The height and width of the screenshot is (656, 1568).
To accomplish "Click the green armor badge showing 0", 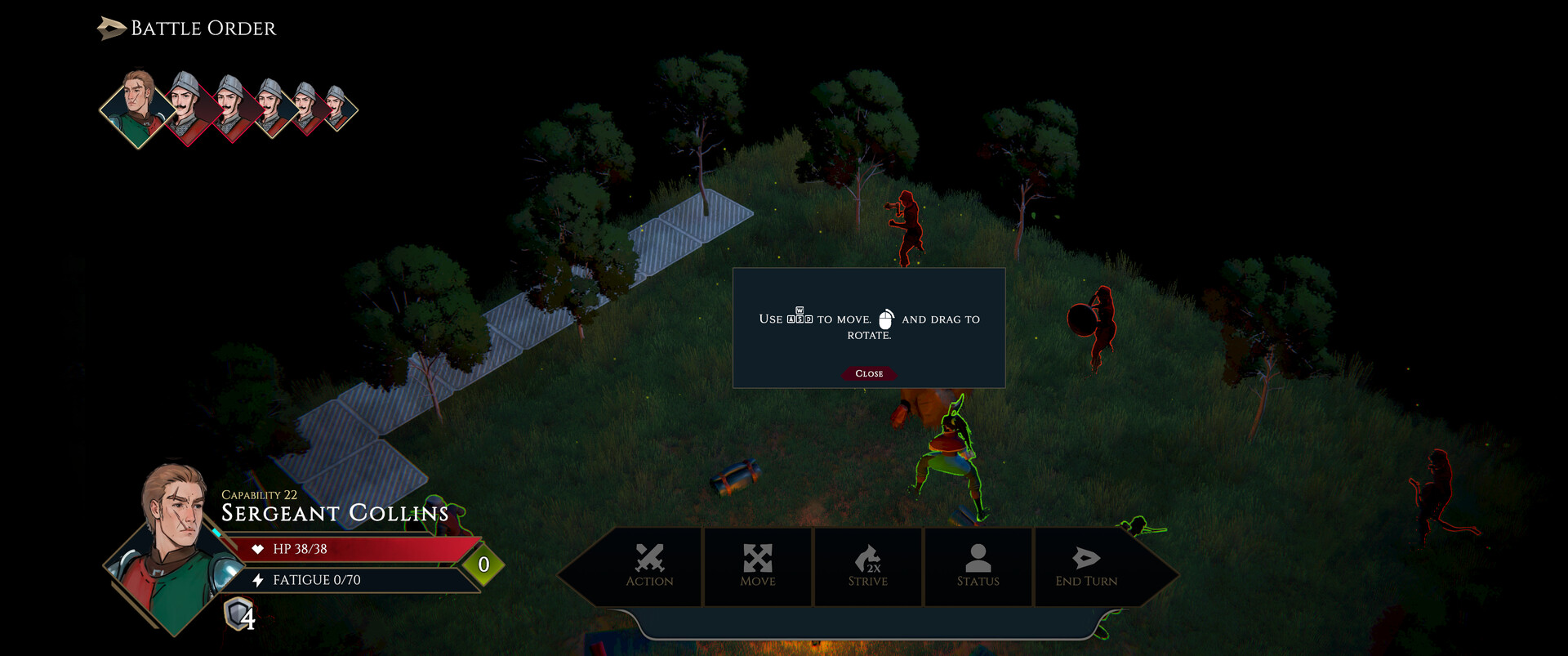I will (482, 564).
